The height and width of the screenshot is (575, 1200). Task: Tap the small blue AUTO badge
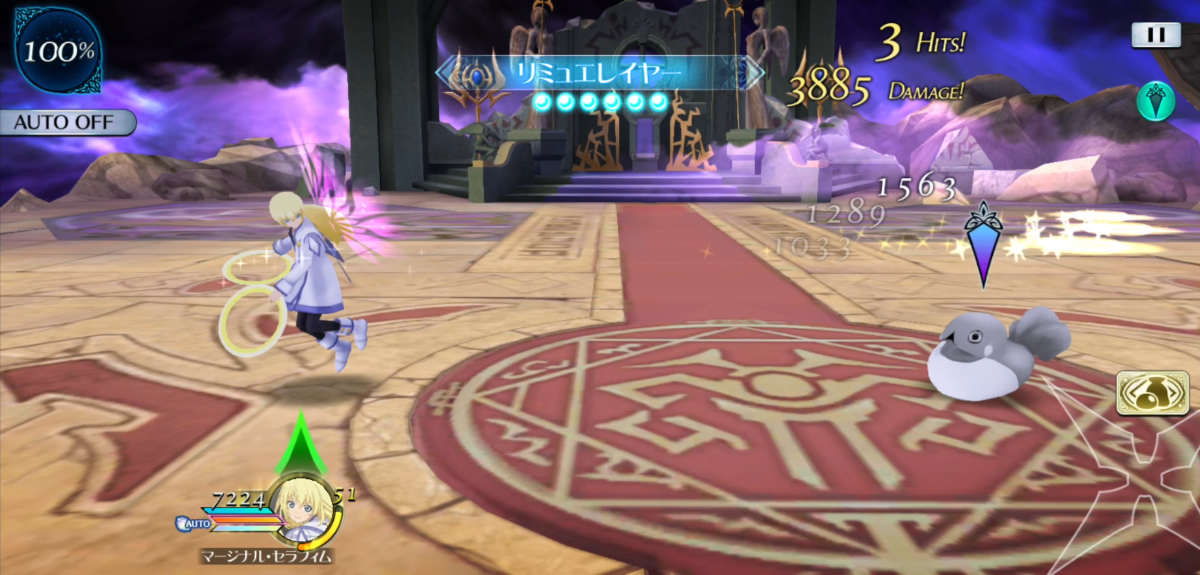(x=193, y=523)
